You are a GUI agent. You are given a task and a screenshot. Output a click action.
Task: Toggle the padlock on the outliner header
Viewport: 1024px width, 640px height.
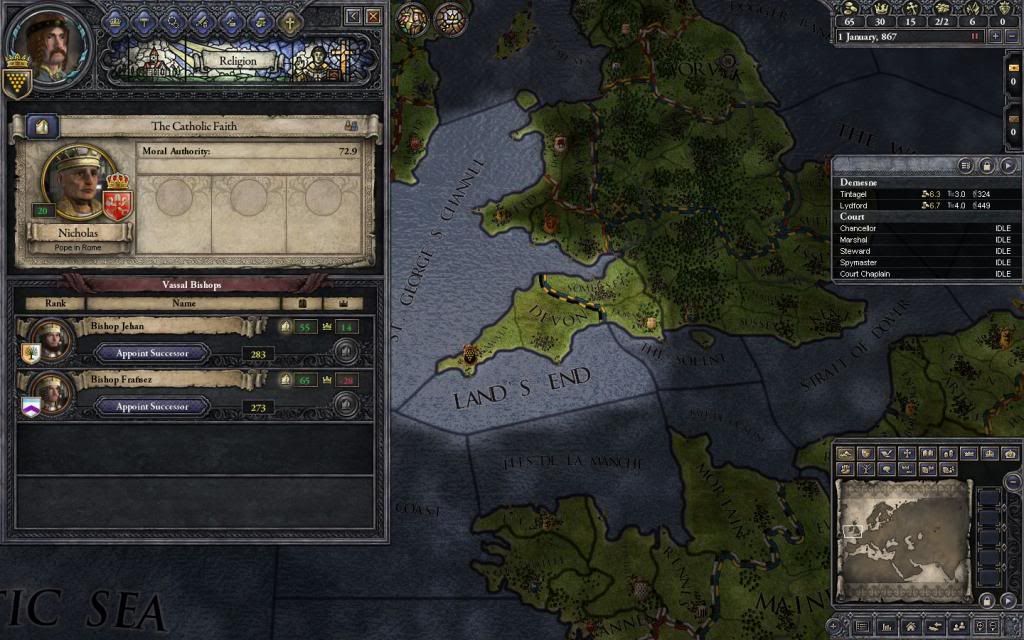(x=987, y=166)
